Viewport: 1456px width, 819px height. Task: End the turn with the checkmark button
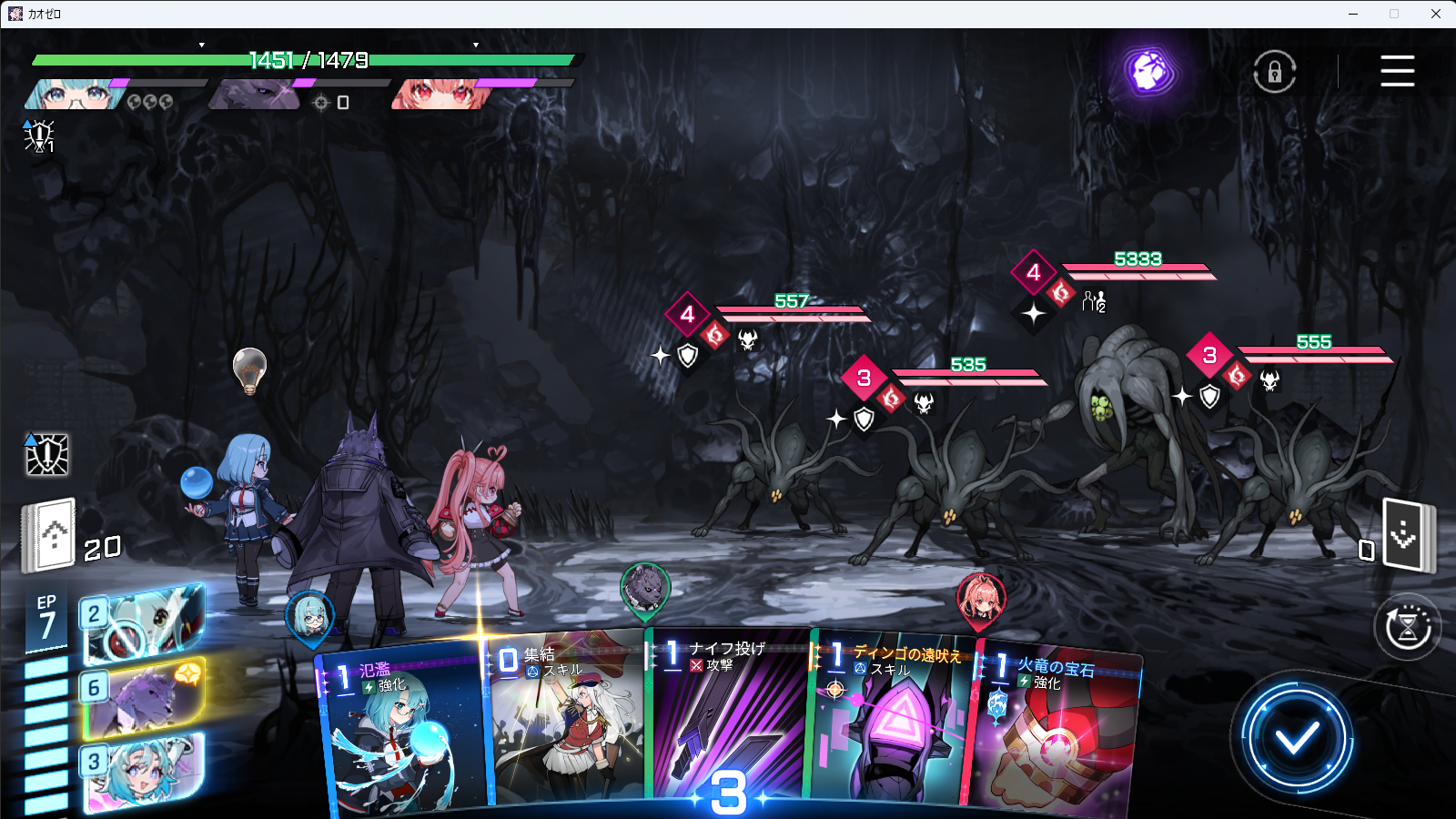click(1296, 737)
